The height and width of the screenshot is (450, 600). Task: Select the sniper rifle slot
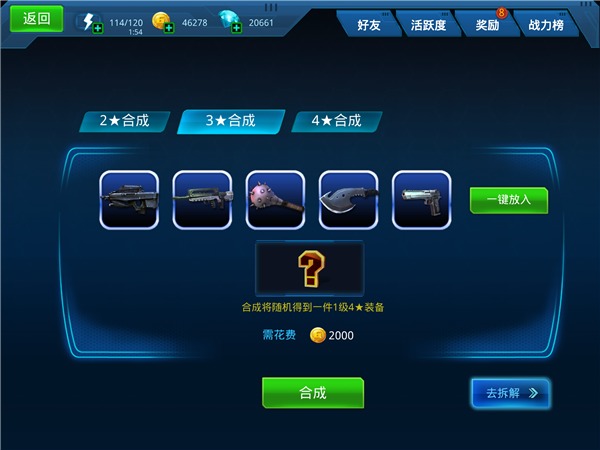coord(129,200)
